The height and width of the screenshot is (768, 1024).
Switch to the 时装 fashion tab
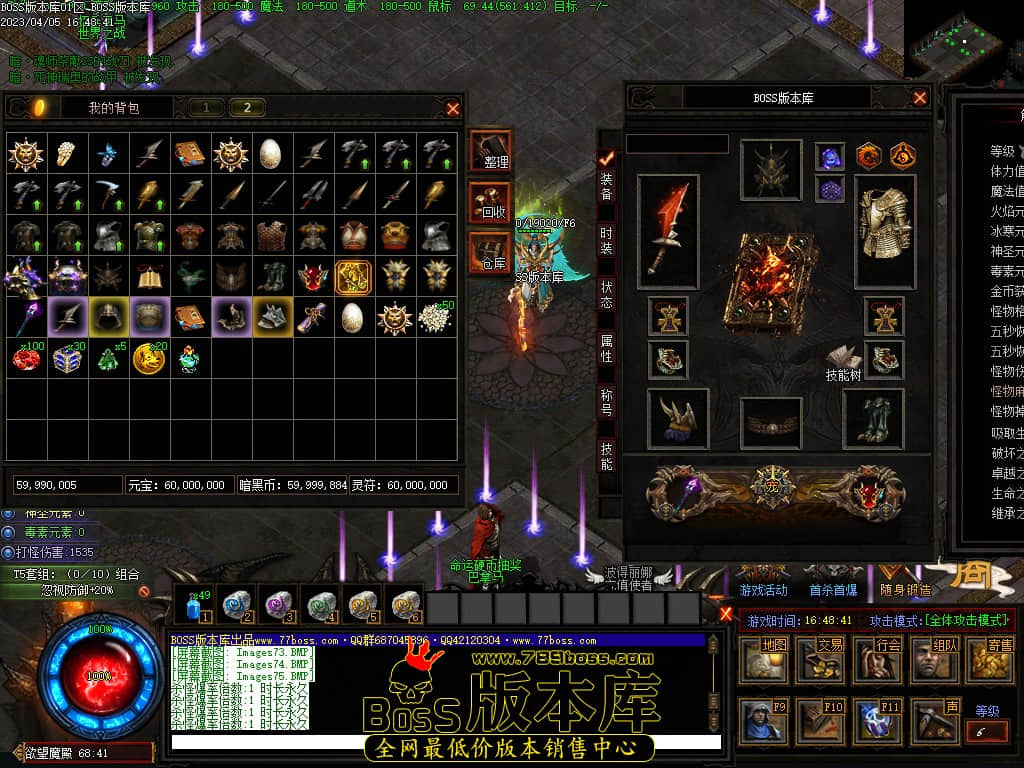click(607, 241)
